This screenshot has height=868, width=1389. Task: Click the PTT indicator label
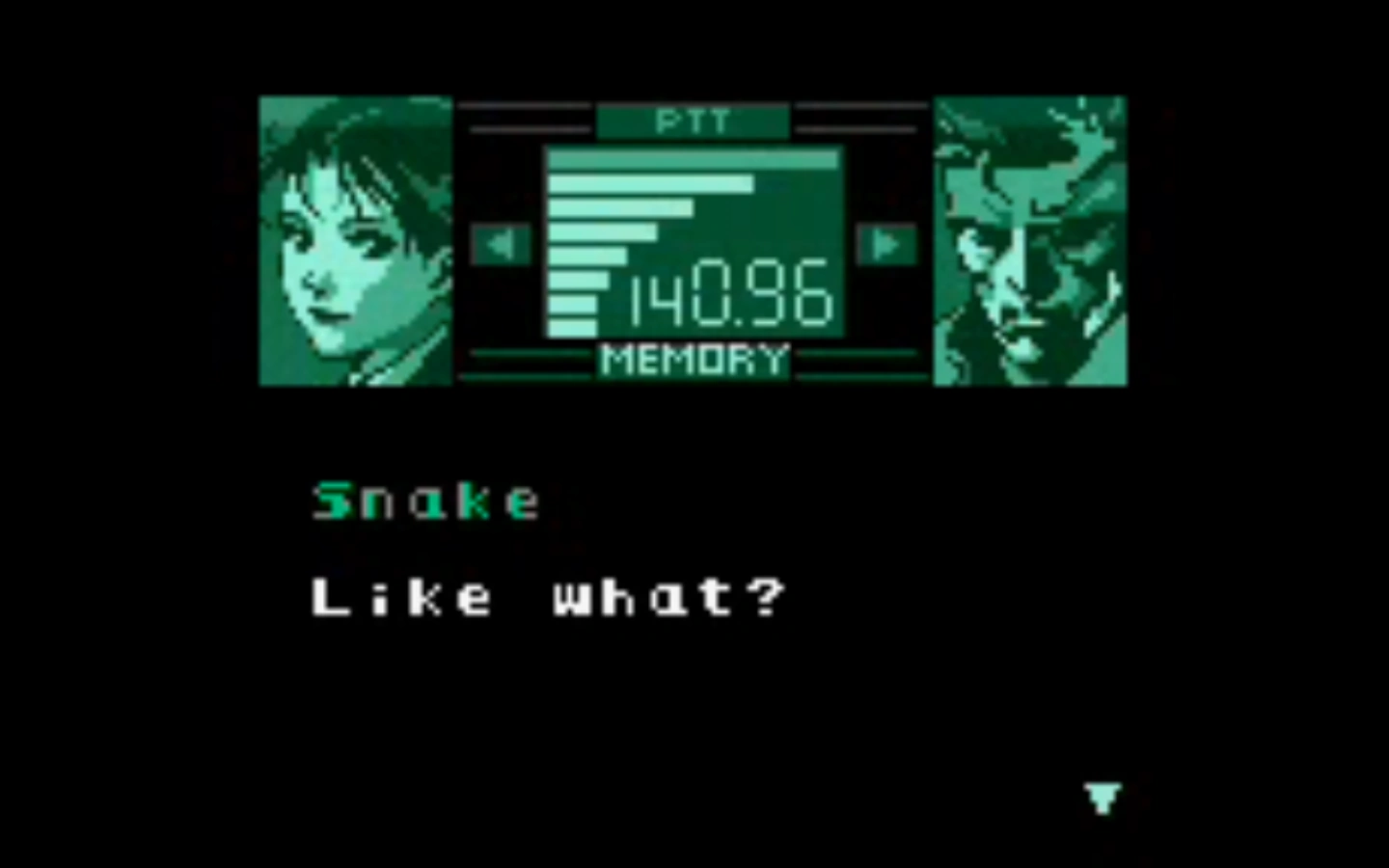pos(694,120)
